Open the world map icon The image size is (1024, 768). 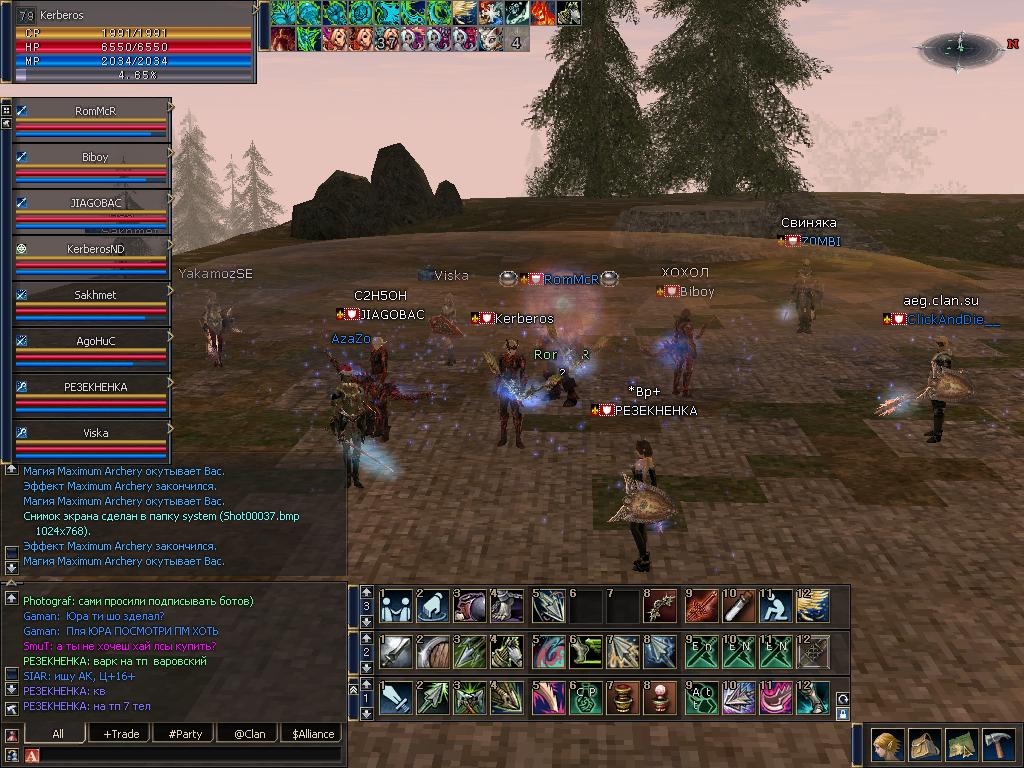(961, 745)
